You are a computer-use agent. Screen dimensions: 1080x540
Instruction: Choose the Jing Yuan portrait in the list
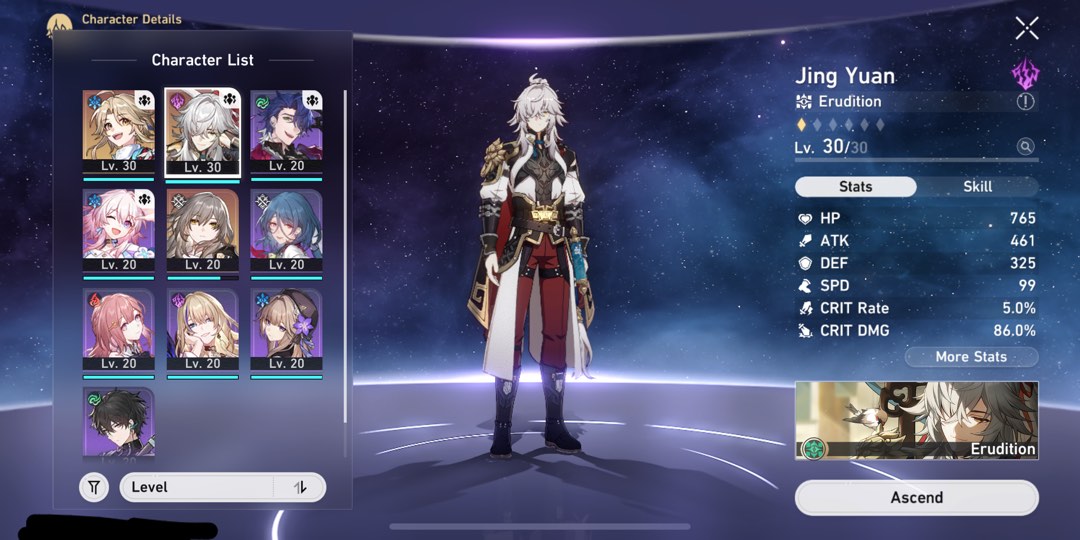202,131
